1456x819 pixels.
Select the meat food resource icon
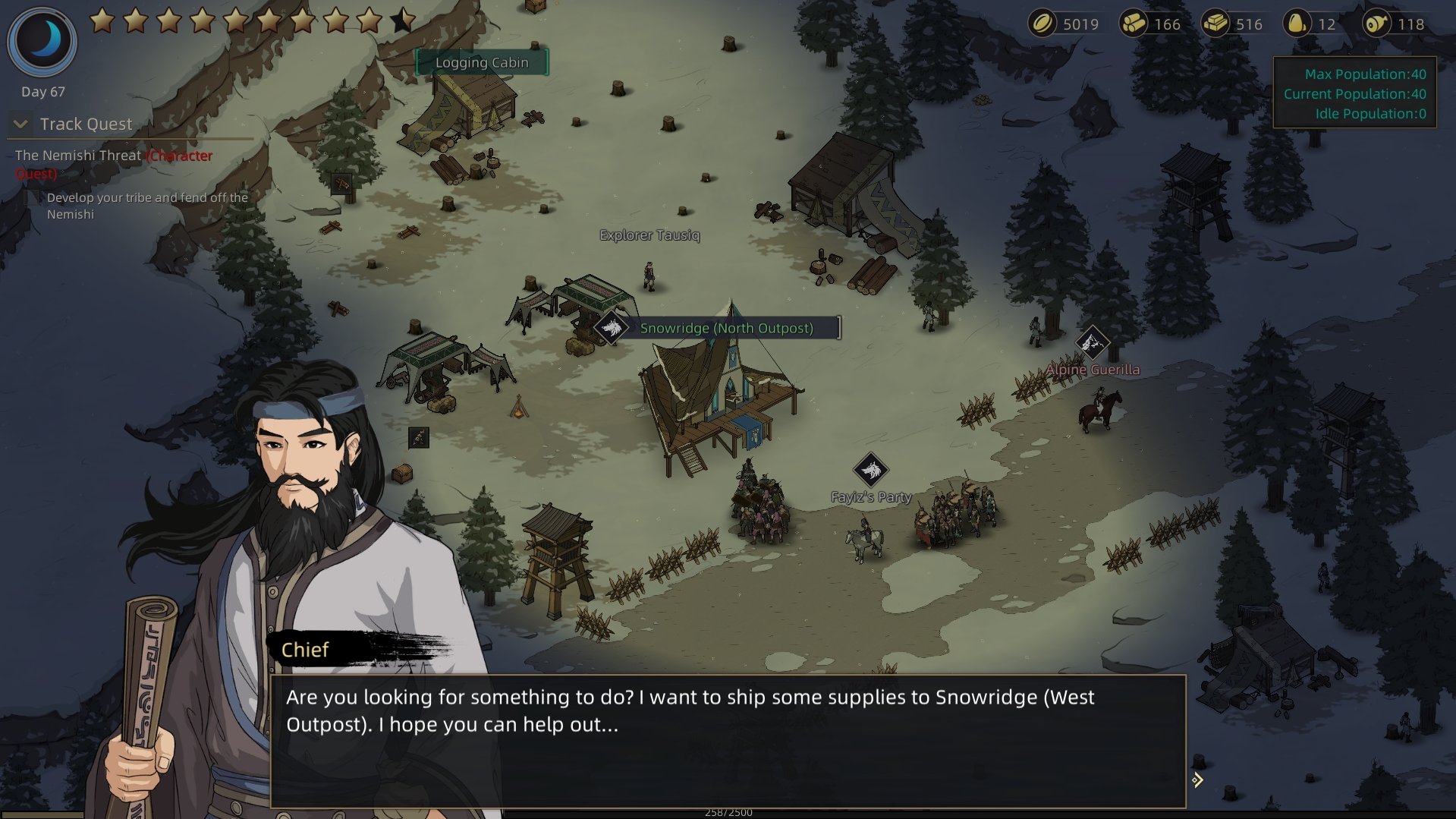pyautogui.click(x=1376, y=24)
